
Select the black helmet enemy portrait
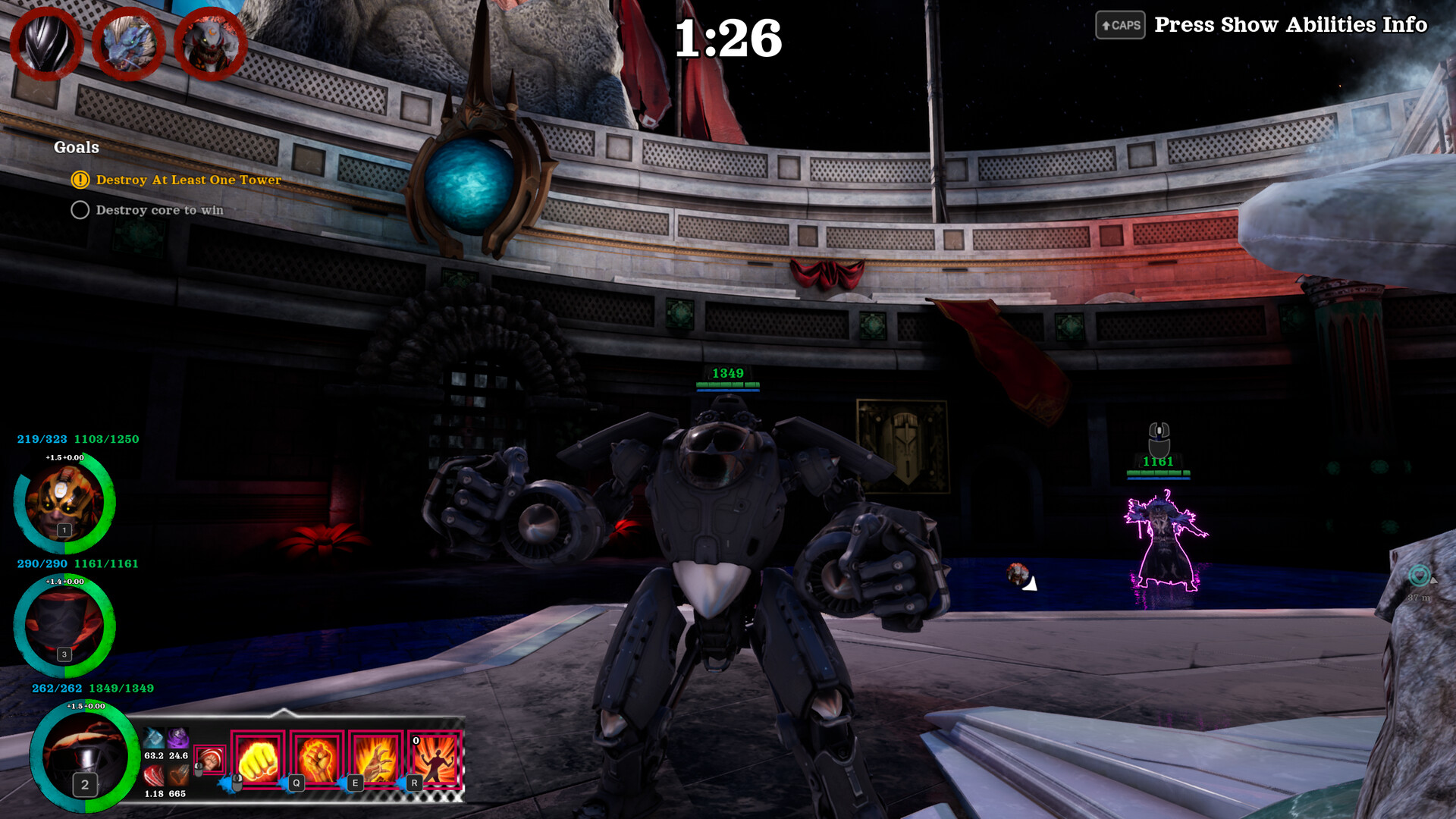coord(45,43)
